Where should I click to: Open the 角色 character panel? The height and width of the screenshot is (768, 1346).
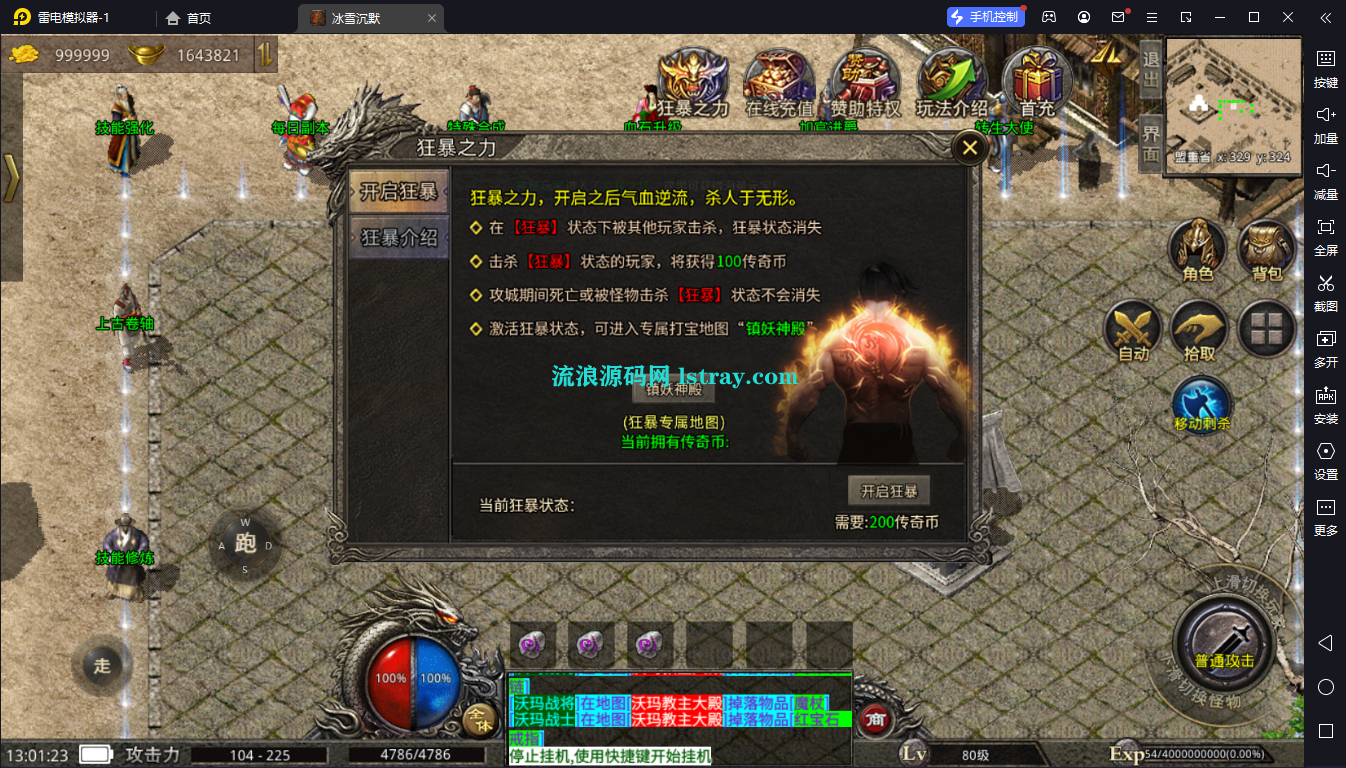[x=1198, y=250]
